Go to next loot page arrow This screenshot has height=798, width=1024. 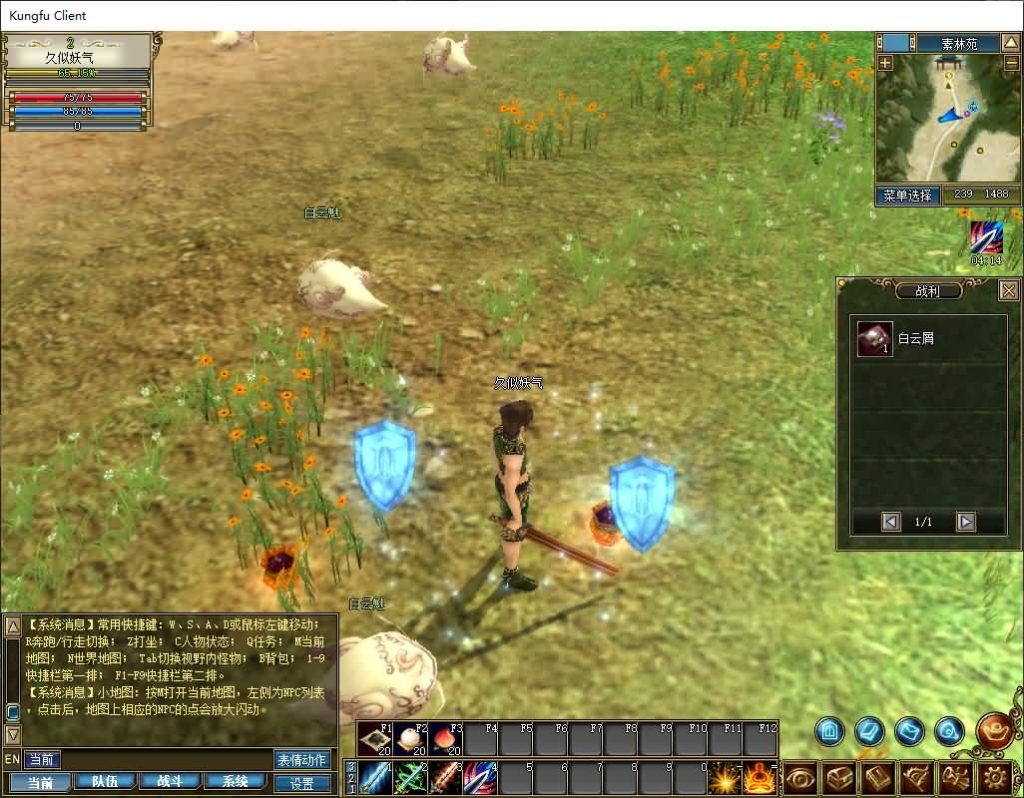(965, 521)
